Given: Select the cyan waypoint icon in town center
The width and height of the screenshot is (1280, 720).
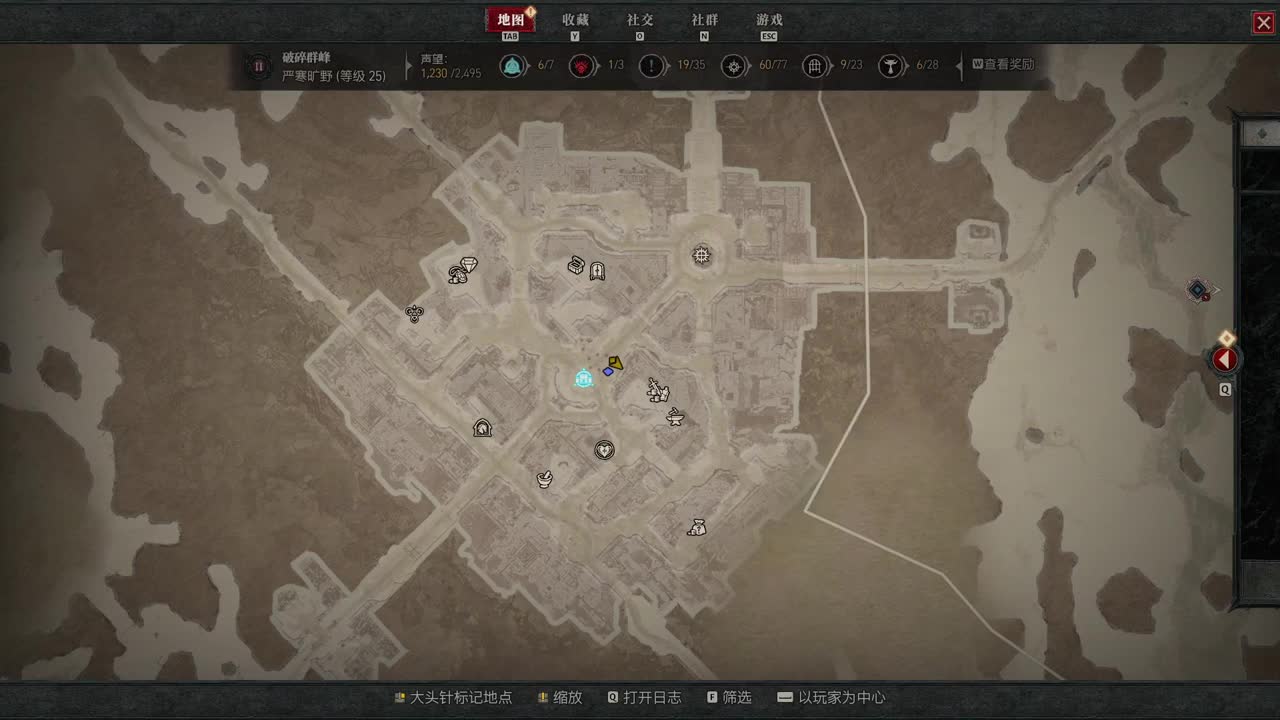Looking at the screenshot, I should 584,378.
